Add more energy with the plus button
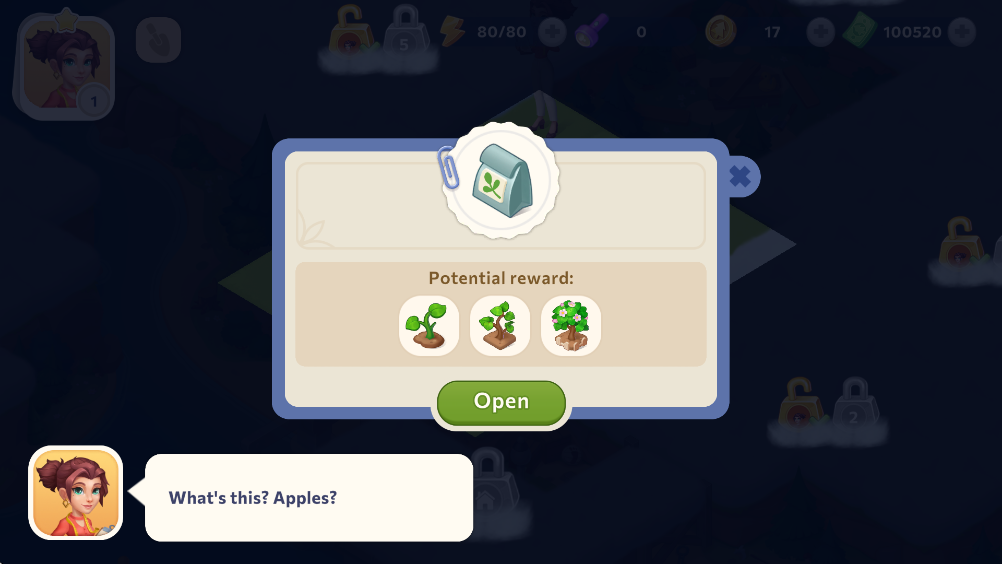 point(552,32)
